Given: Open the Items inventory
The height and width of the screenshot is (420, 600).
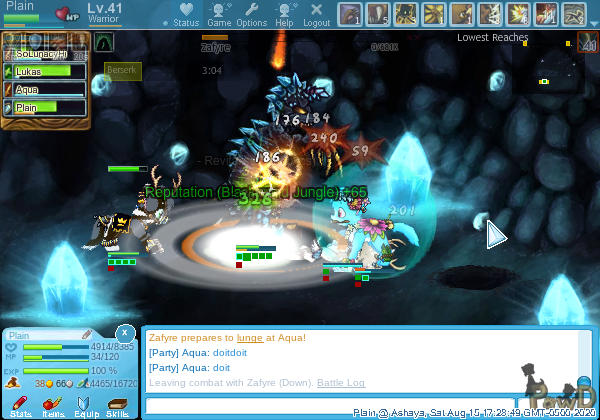Looking at the screenshot, I should click(53, 406).
